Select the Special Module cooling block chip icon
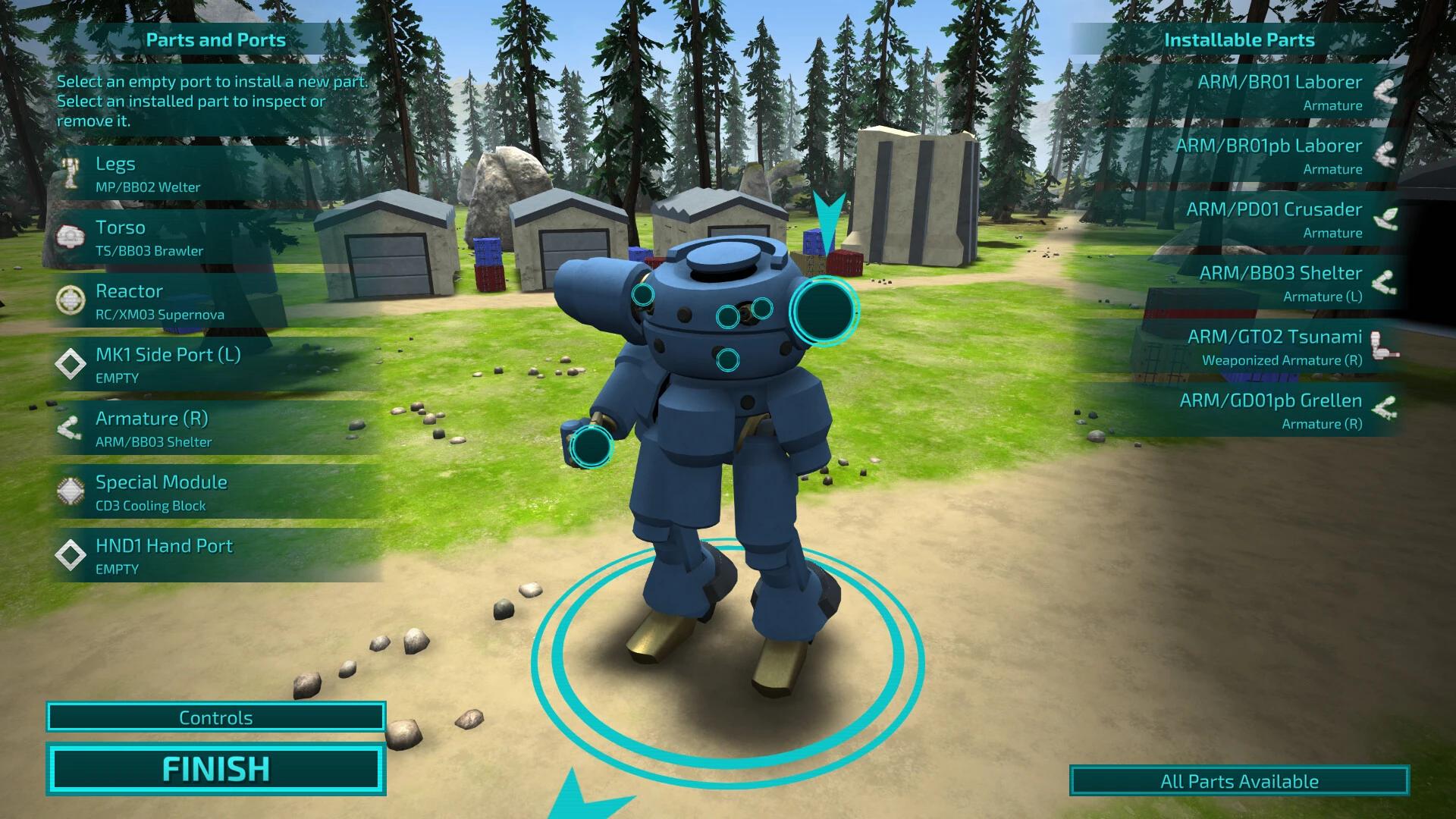The image size is (1456, 819). (72, 491)
